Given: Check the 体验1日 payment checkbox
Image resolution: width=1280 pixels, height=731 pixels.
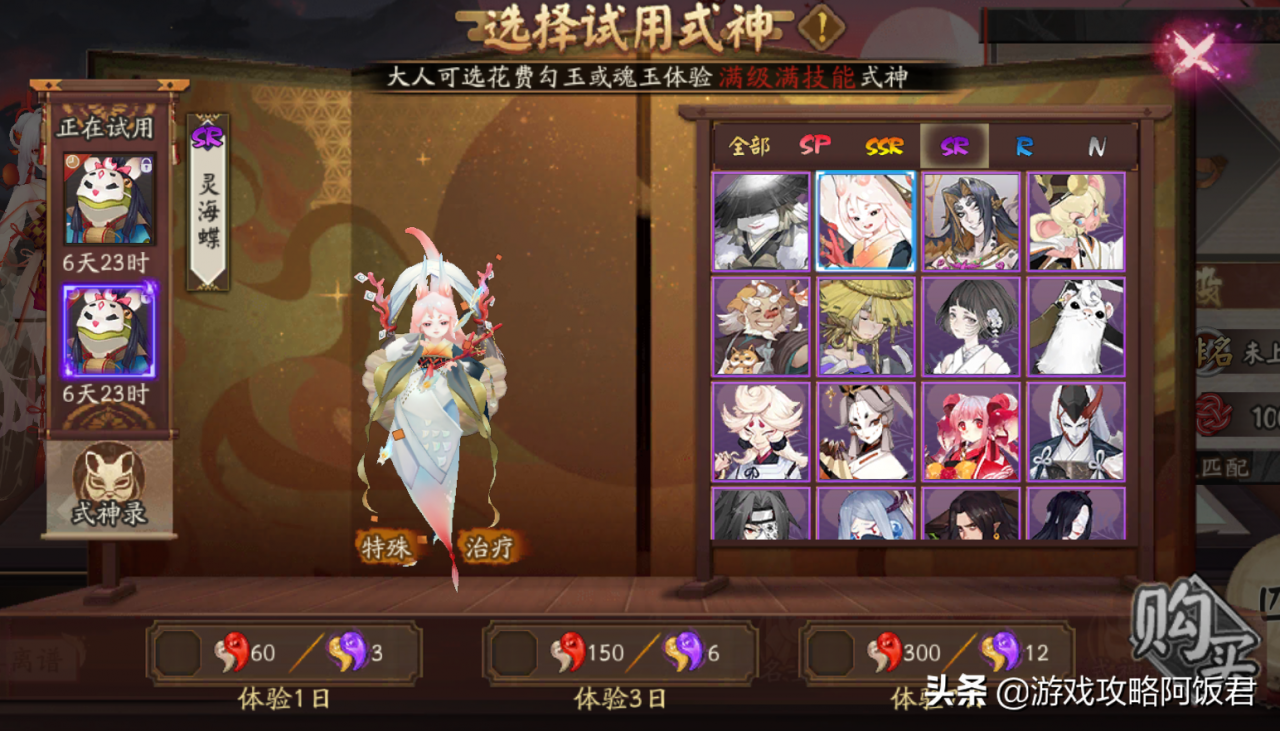Looking at the screenshot, I should point(180,651).
